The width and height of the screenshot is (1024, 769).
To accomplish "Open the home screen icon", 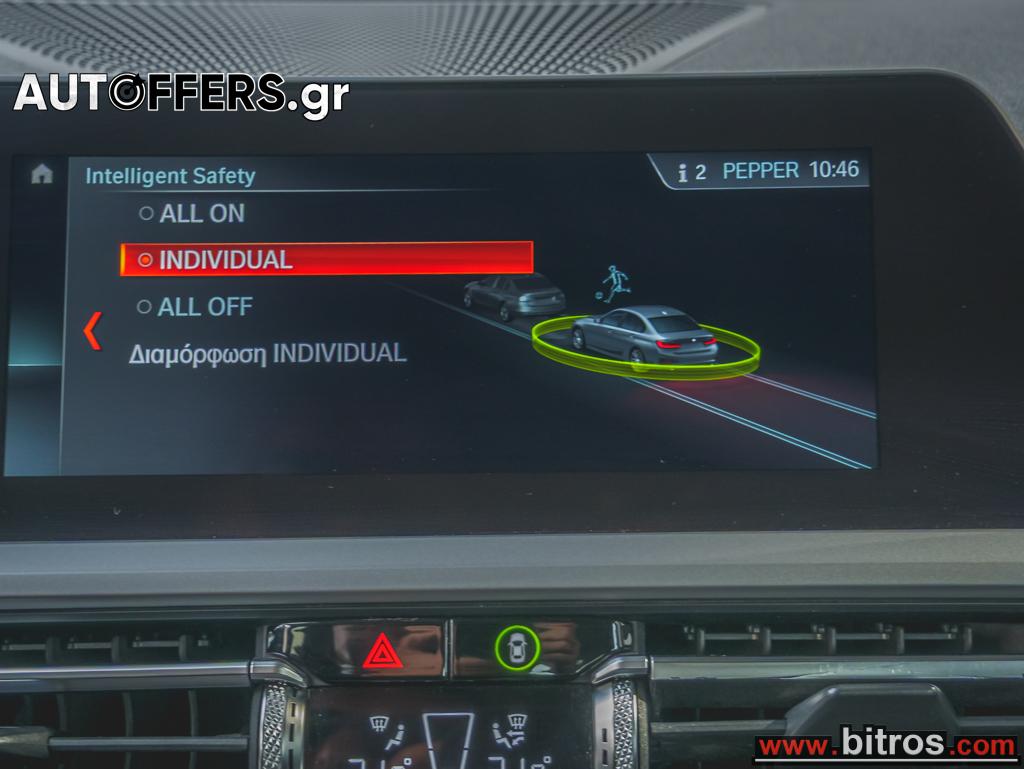I will point(41,174).
